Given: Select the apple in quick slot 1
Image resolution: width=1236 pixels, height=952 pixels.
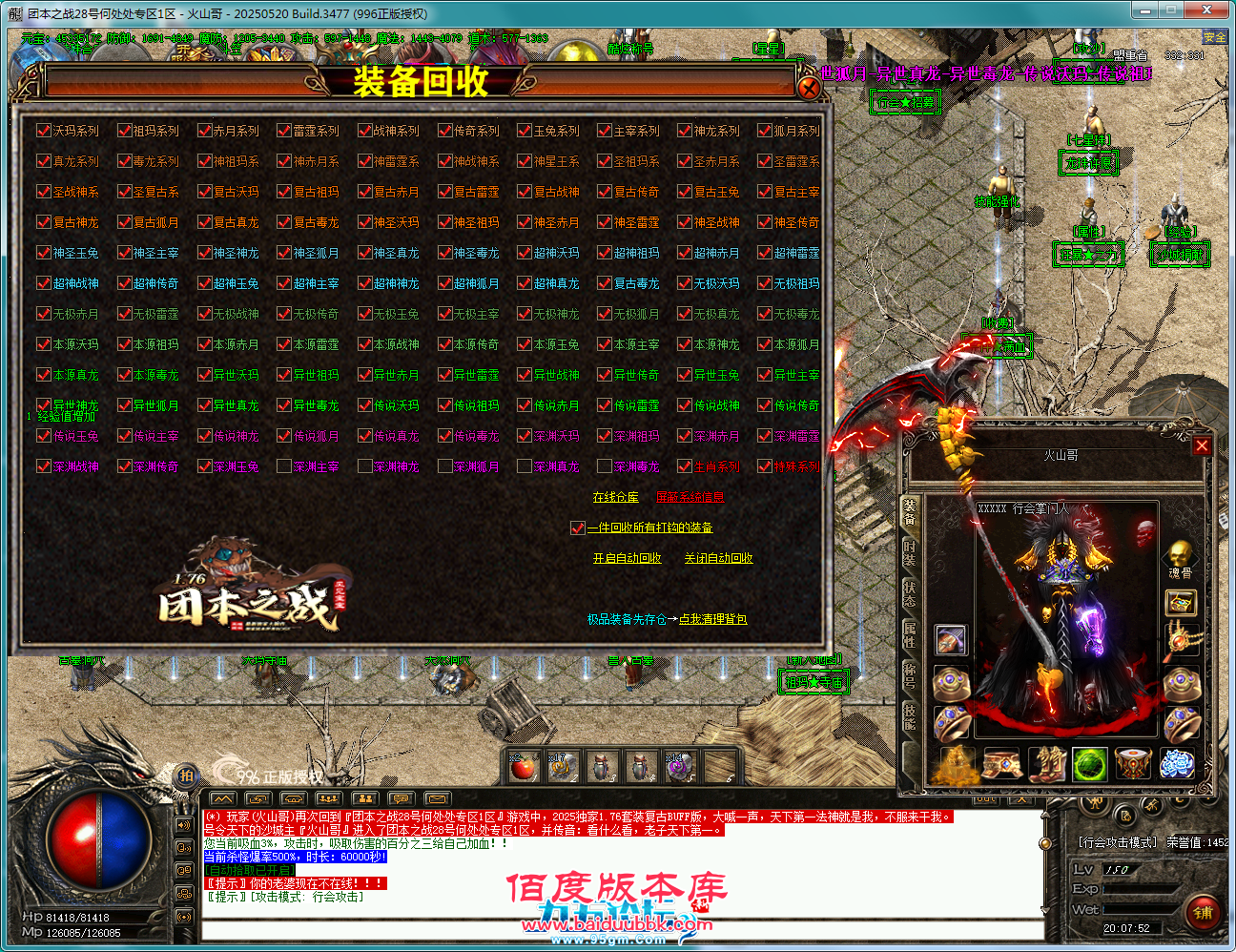Looking at the screenshot, I should [x=525, y=766].
